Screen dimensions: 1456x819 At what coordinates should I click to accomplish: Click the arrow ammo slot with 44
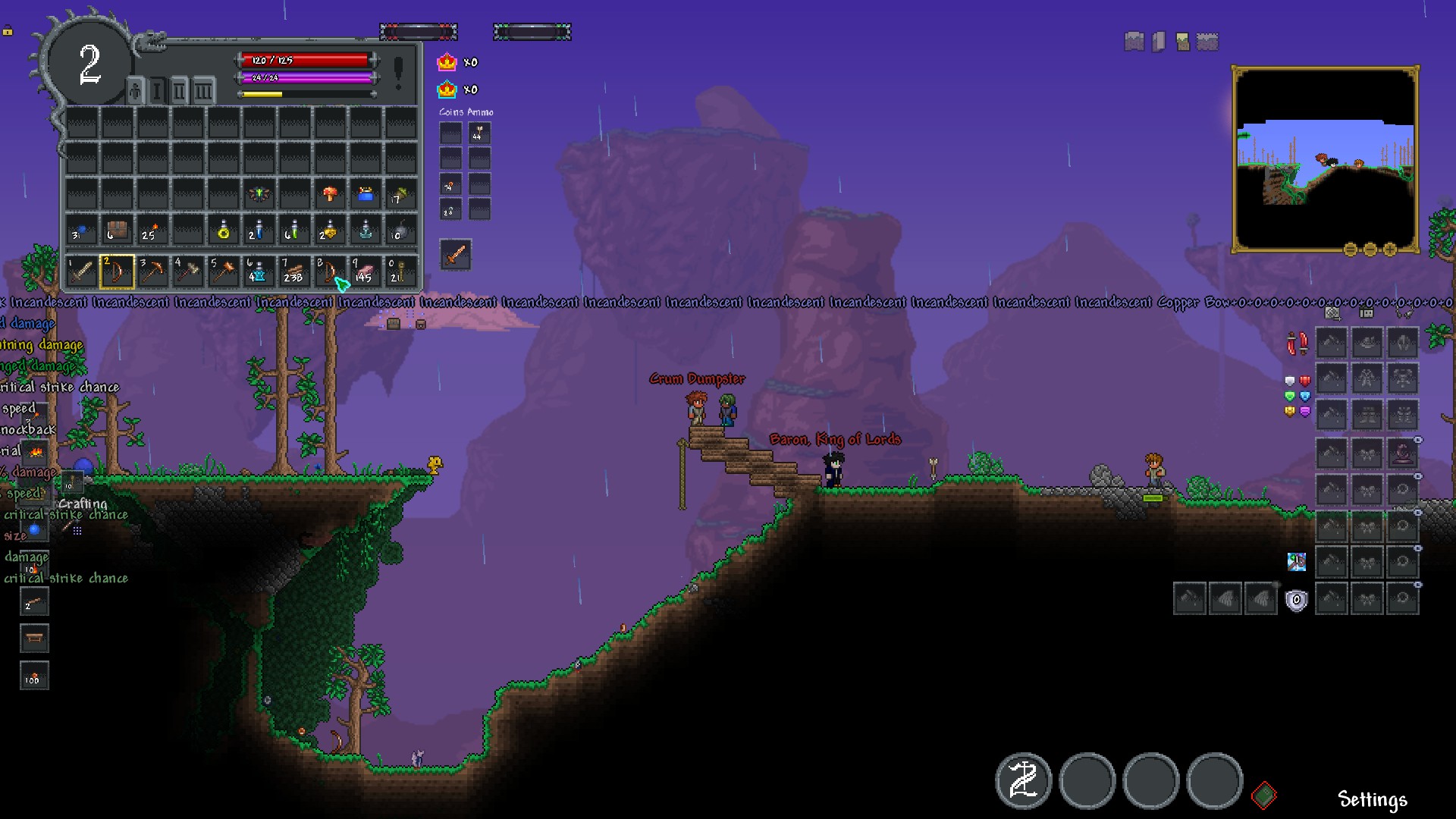[x=479, y=133]
